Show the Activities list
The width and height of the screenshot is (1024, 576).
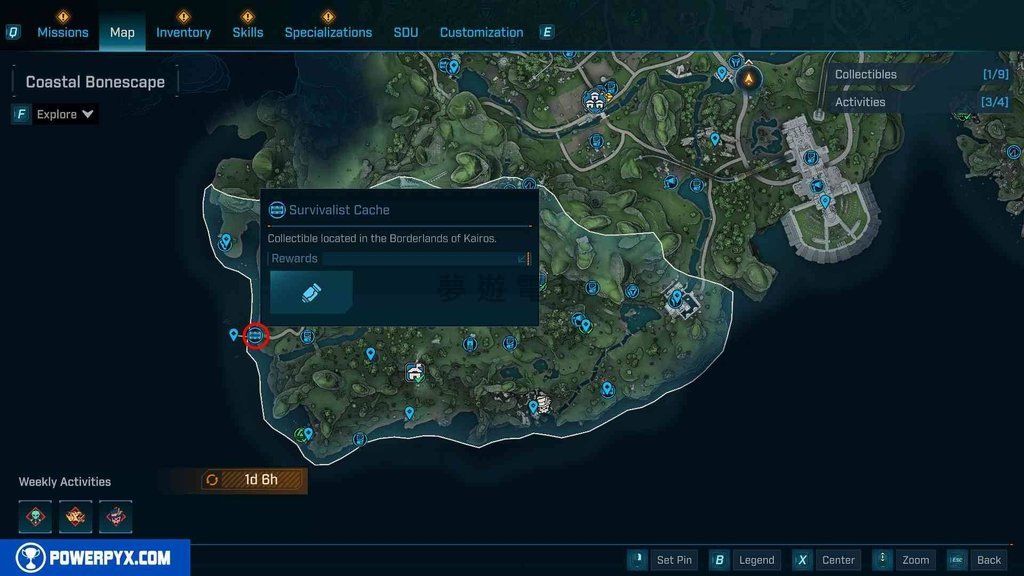point(860,102)
